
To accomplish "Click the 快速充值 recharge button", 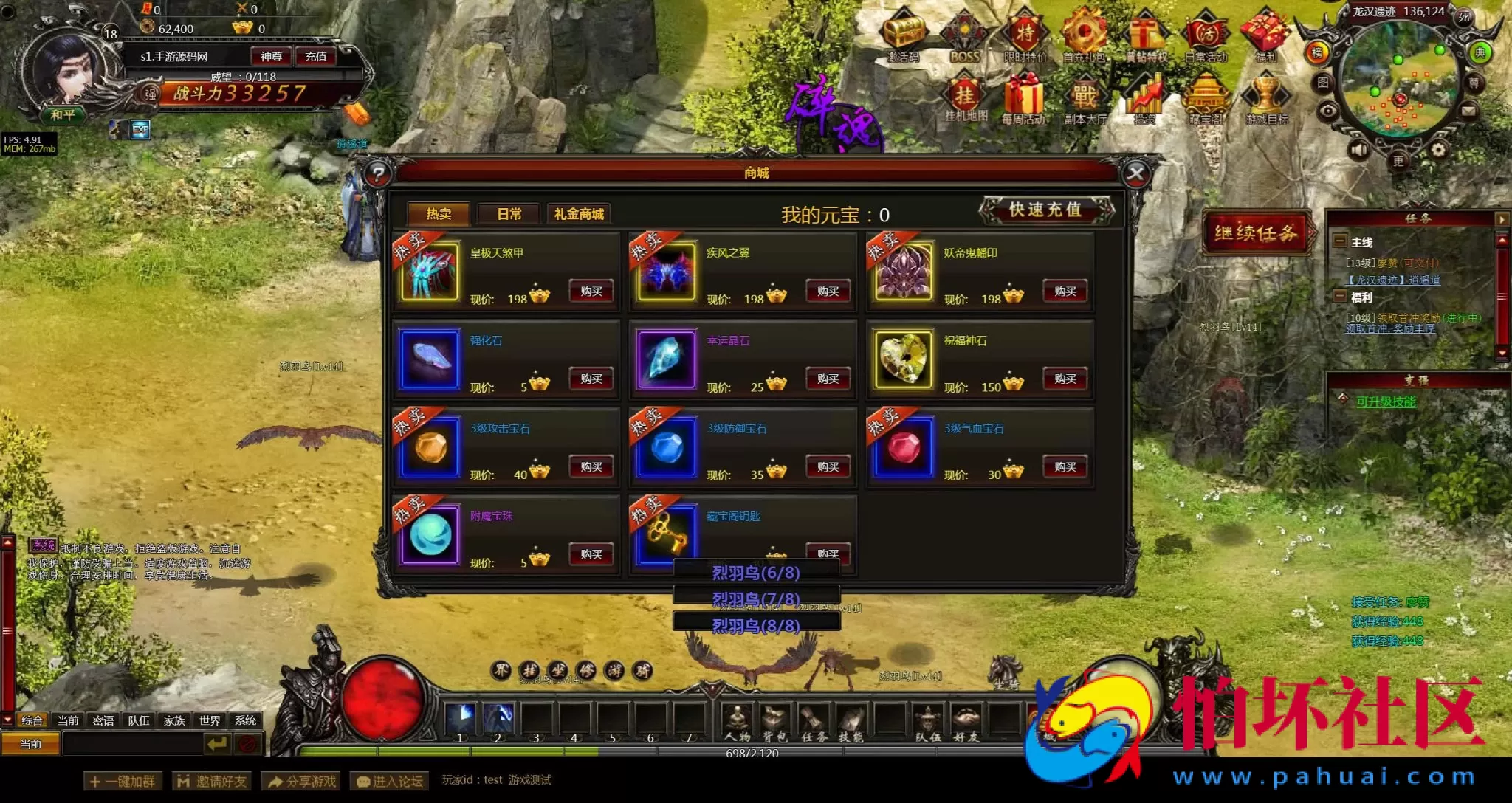I will 1045,210.
